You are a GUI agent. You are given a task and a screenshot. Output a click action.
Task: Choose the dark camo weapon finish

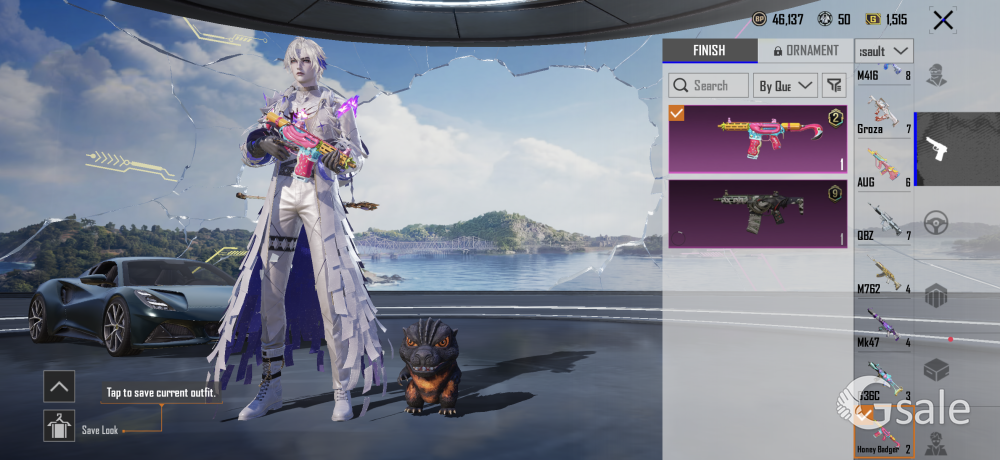757,212
